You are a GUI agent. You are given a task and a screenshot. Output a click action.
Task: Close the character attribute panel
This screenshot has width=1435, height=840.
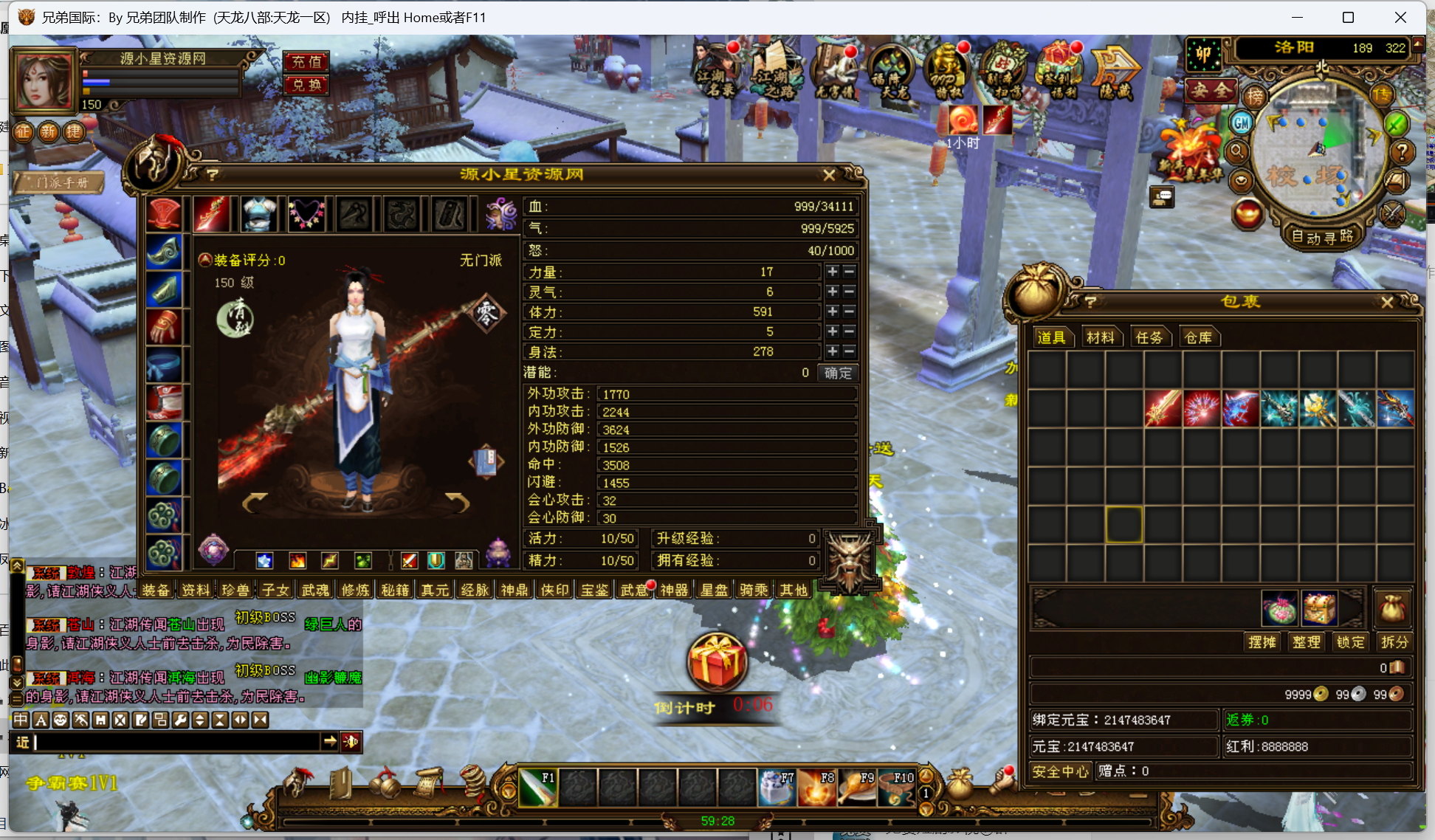click(829, 175)
